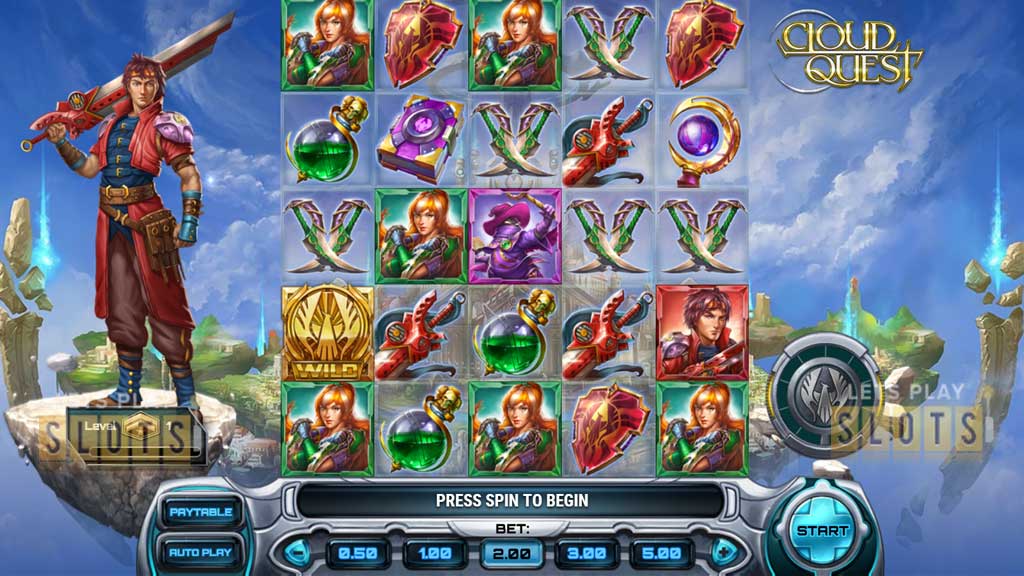This screenshot has width=1024, height=576.
Task: Increase the bet with the plus button
Action: pyautogui.click(x=723, y=552)
